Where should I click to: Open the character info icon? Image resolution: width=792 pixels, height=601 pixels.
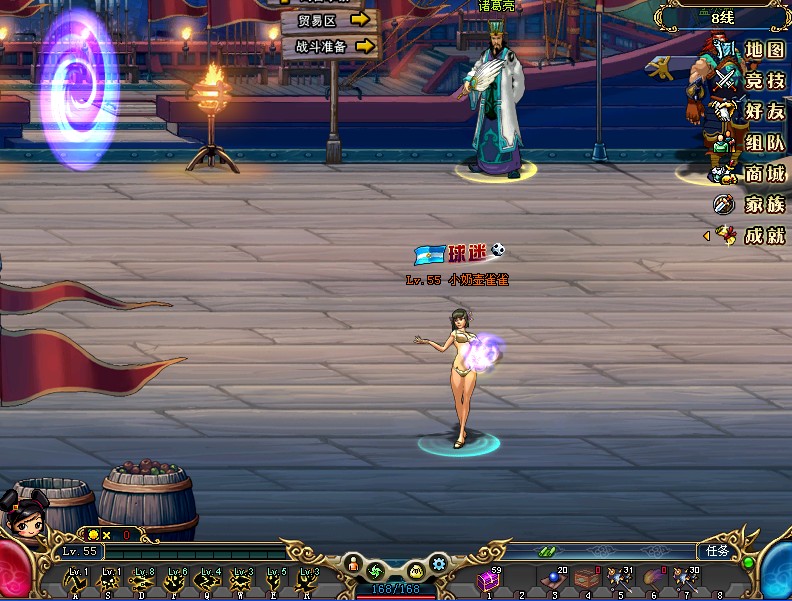pyautogui.click(x=353, y=564)
